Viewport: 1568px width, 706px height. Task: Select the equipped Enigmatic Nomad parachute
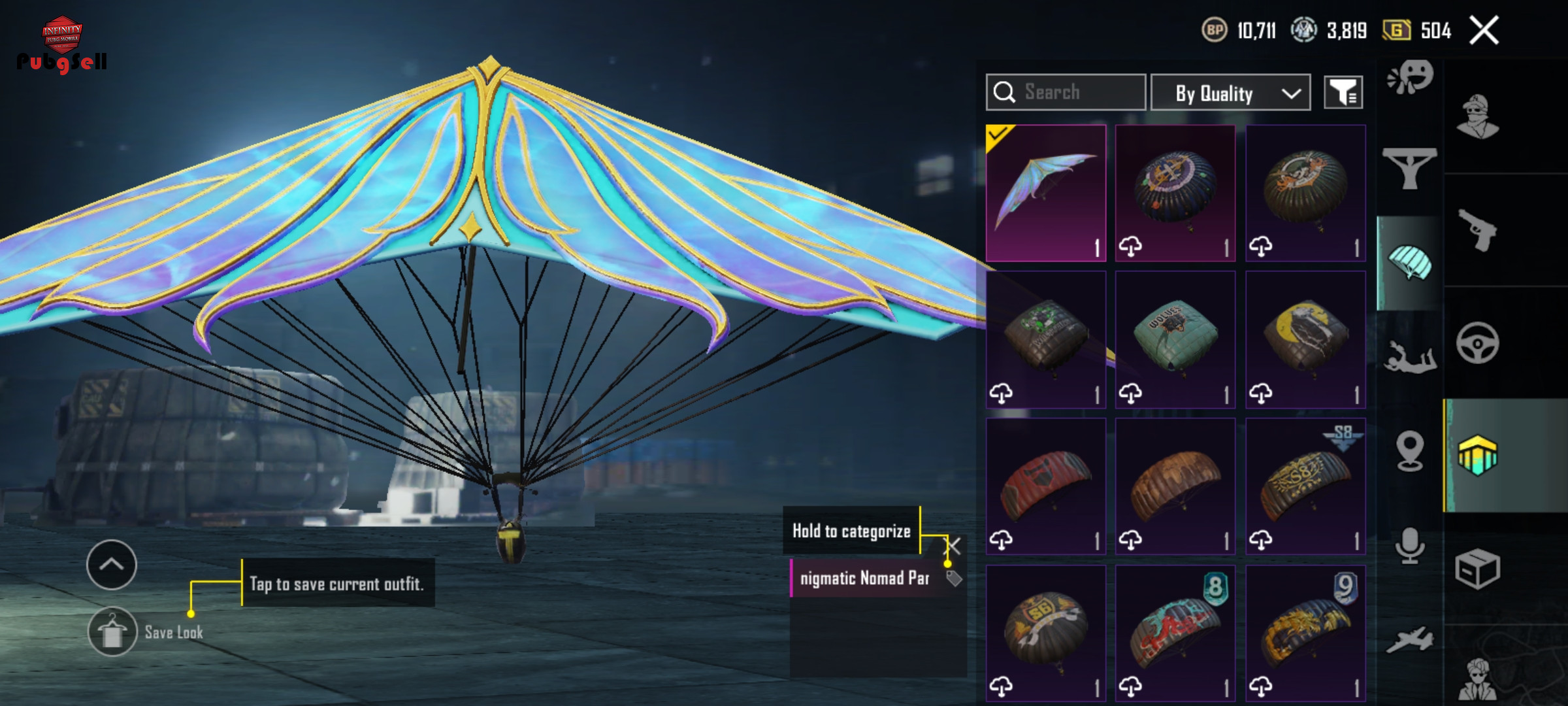[1046, 193]
